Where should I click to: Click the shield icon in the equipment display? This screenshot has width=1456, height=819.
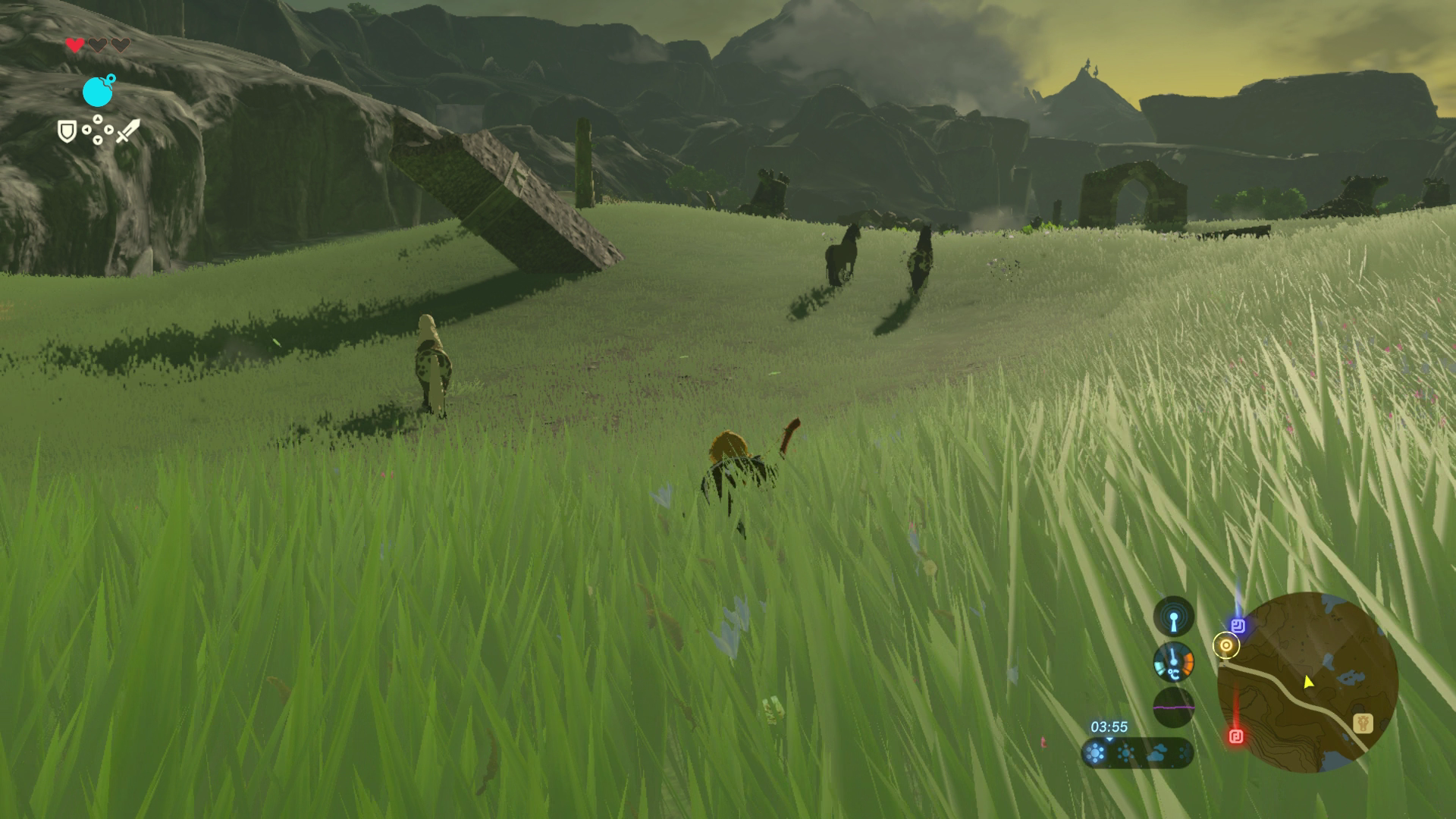67,131
